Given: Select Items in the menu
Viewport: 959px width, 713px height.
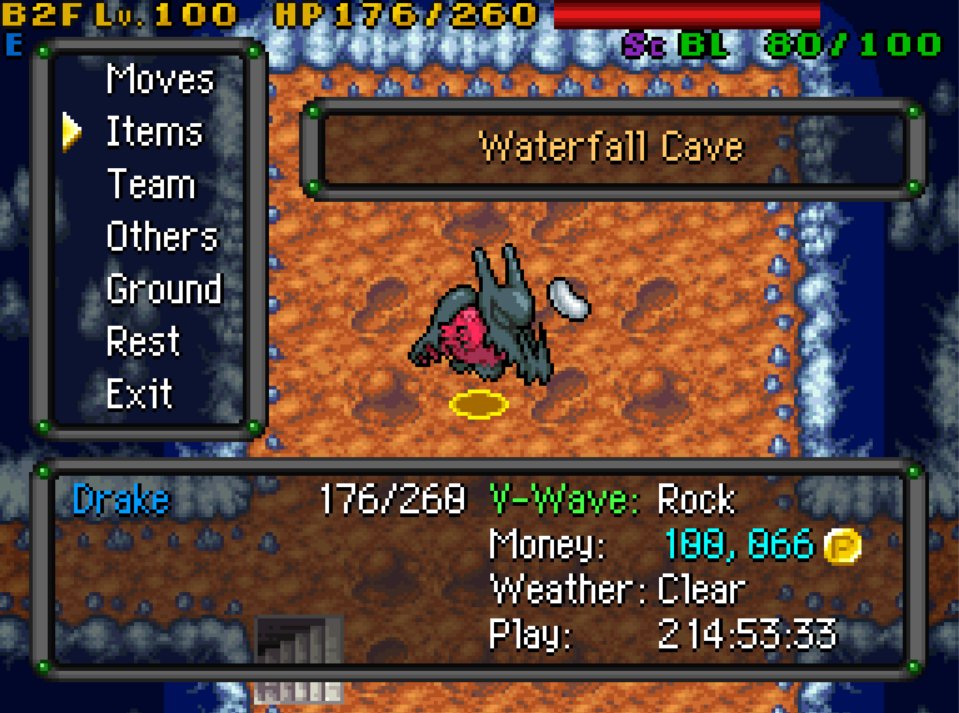Looking at the screenshot, I should coord(154,132).
